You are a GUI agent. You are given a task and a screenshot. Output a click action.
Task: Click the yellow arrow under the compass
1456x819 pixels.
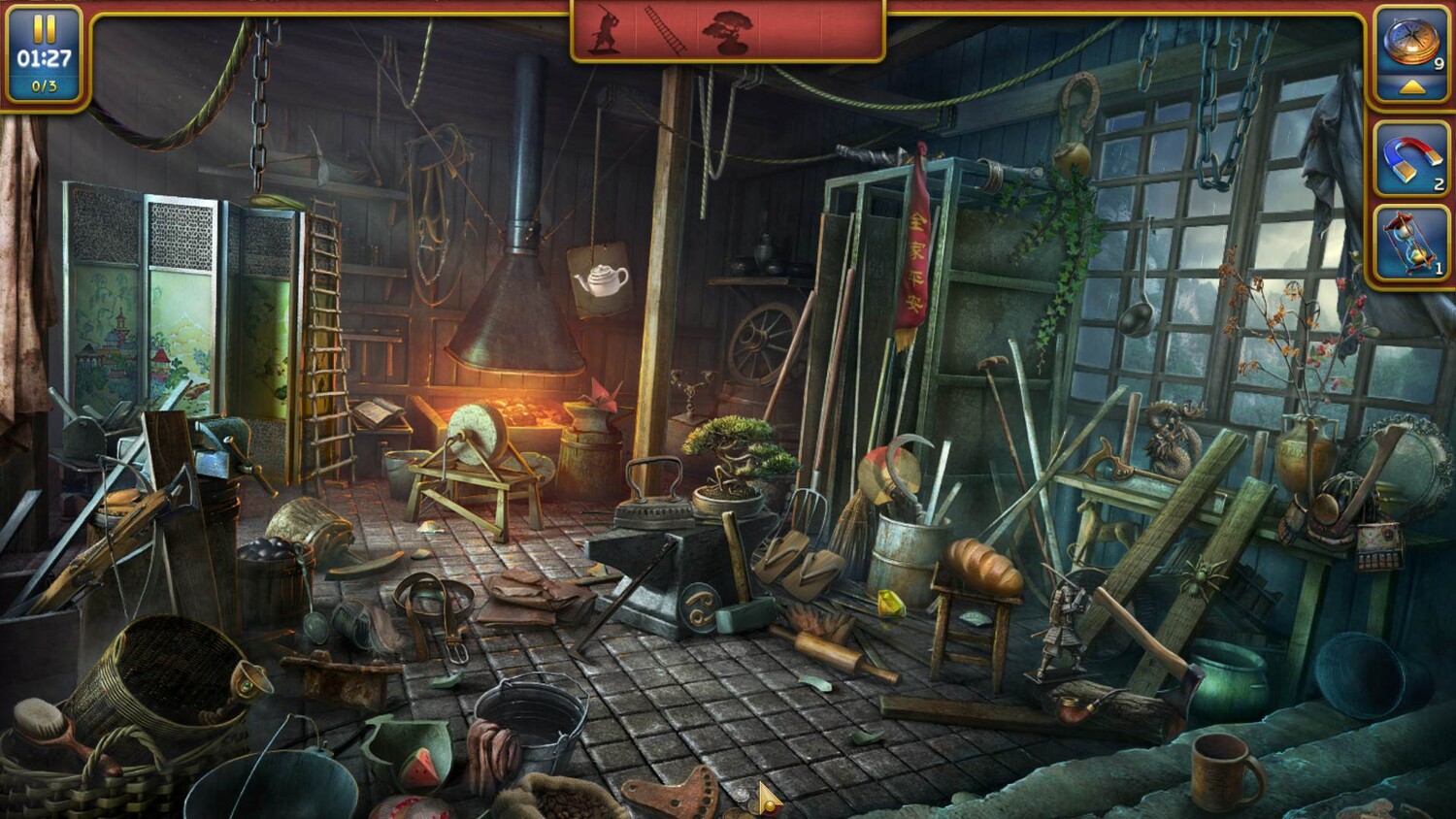tap(1412, 87)
